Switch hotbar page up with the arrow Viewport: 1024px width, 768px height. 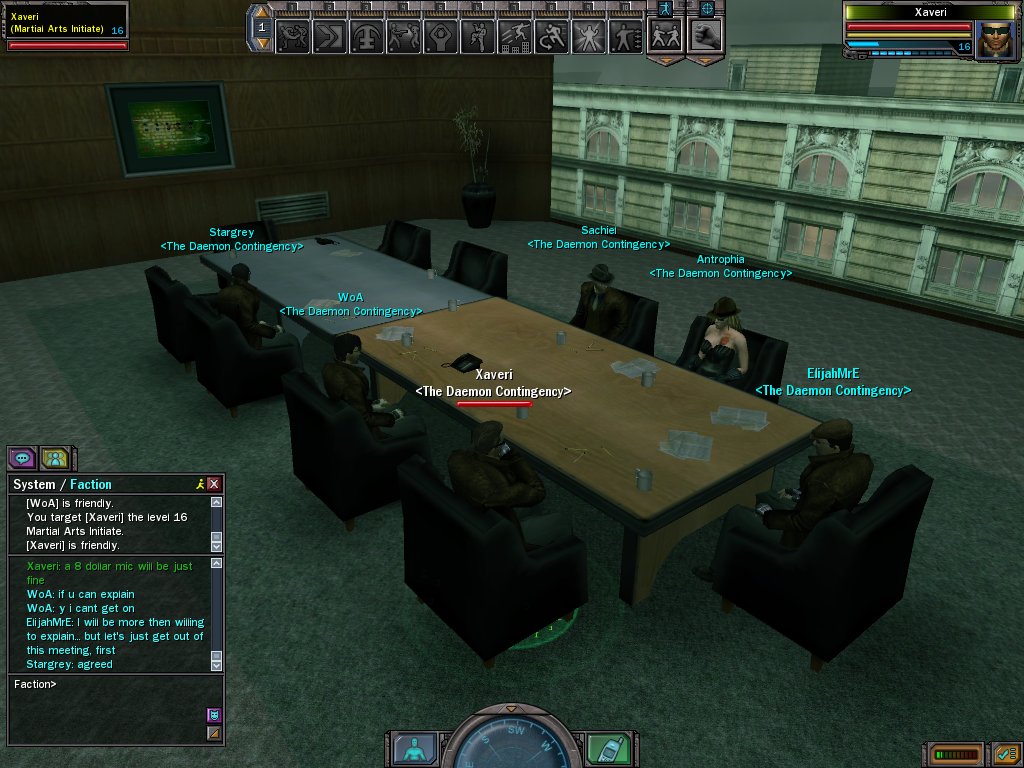click(x=260, y=12)
